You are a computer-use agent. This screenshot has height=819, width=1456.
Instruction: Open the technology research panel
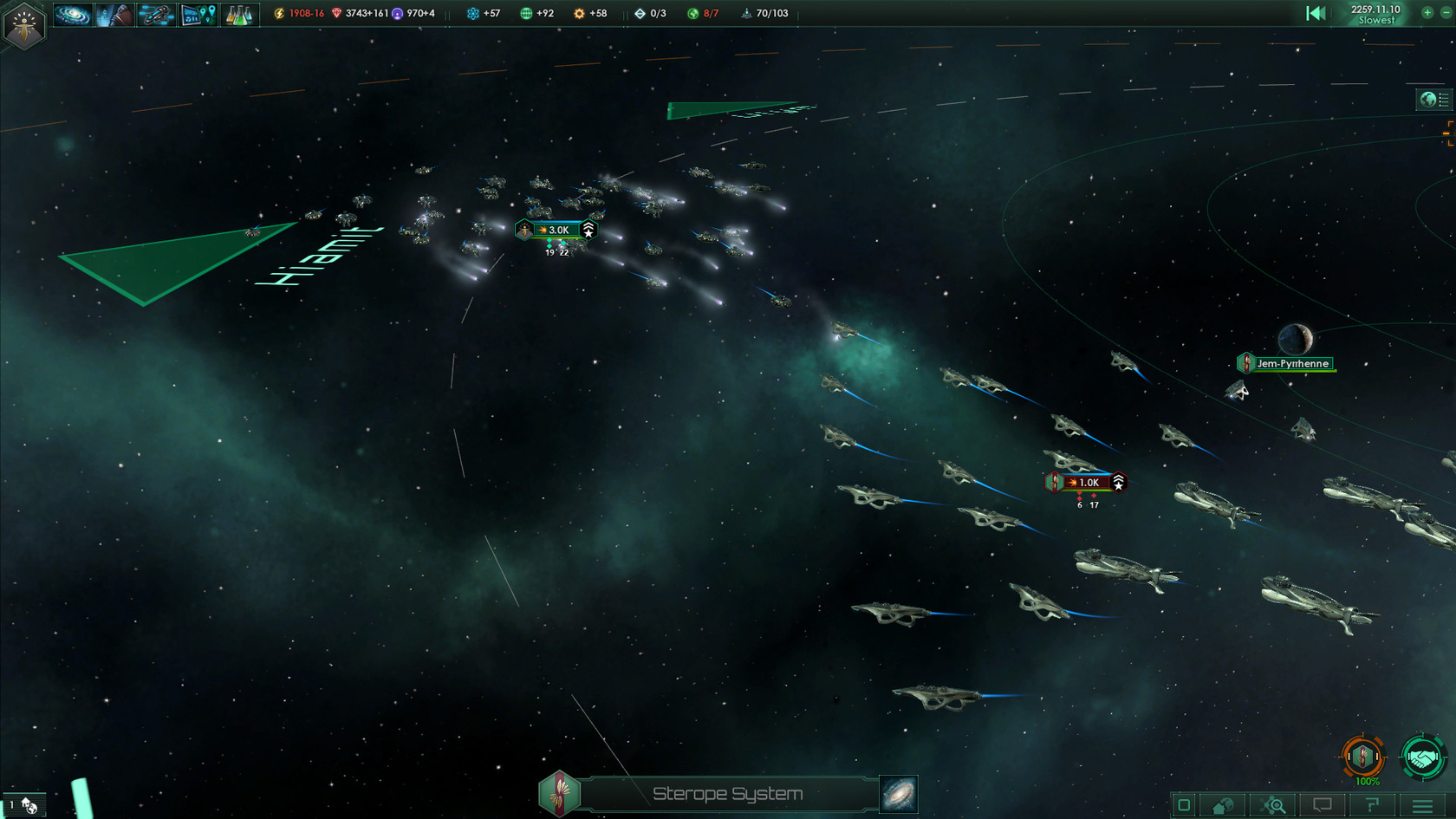tap(240, 14)
